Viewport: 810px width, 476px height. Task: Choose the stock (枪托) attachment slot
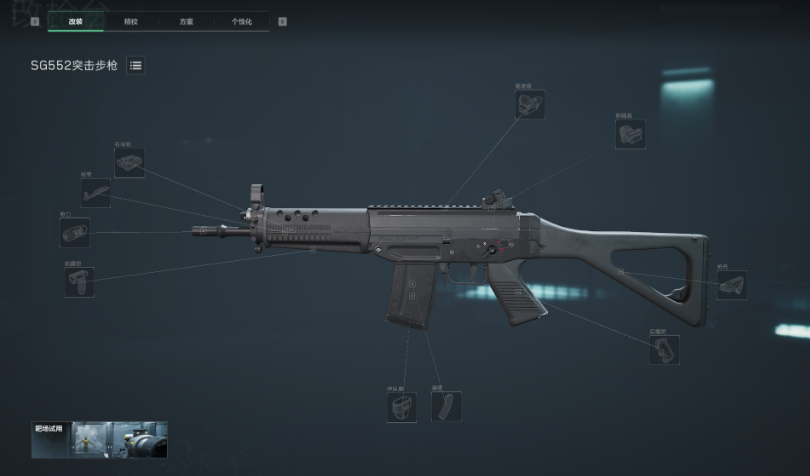[x=731, y=285]
